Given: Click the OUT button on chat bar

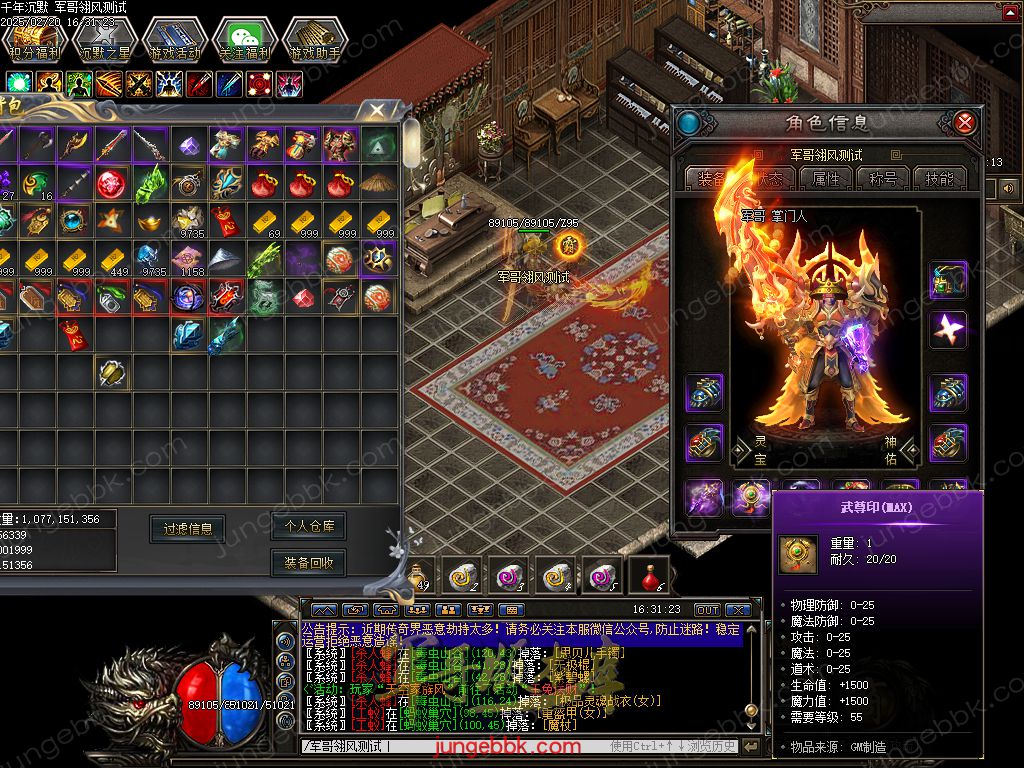Looking at the screenshot, I should coord(707,609).
